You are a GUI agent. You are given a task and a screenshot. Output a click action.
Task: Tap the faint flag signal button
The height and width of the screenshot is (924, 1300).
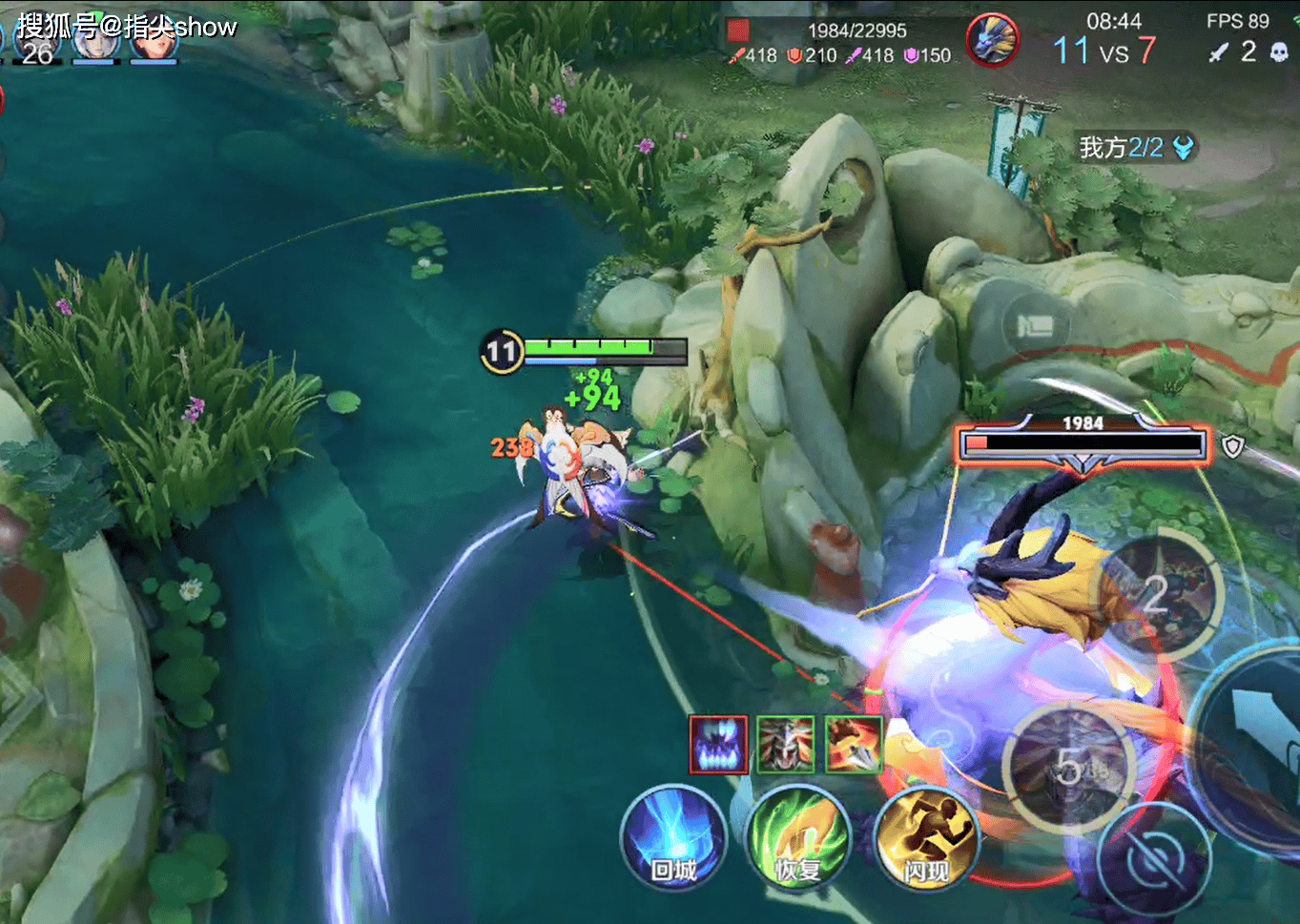point(1035,327)
